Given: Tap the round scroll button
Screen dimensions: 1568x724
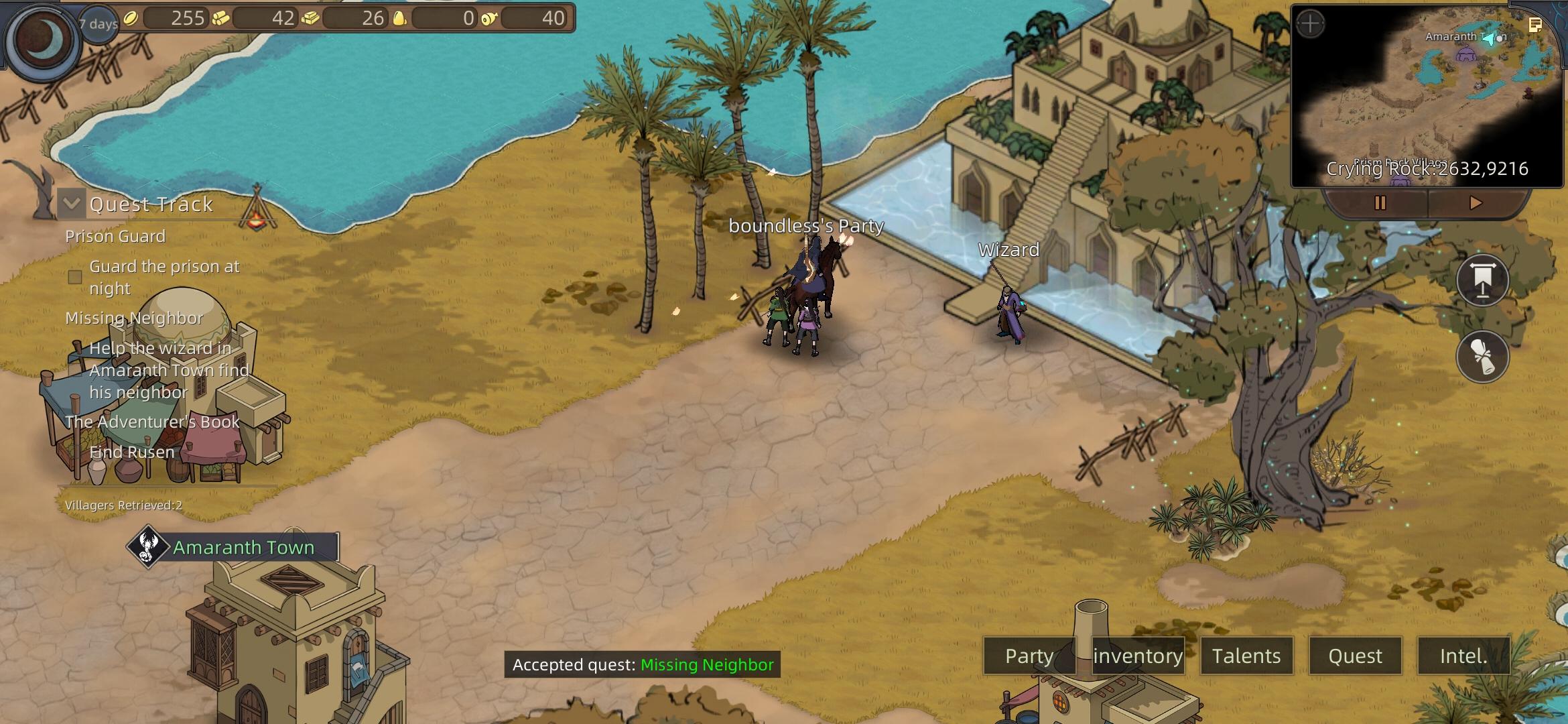Looking at the screenshot, I should point(1482,356).
